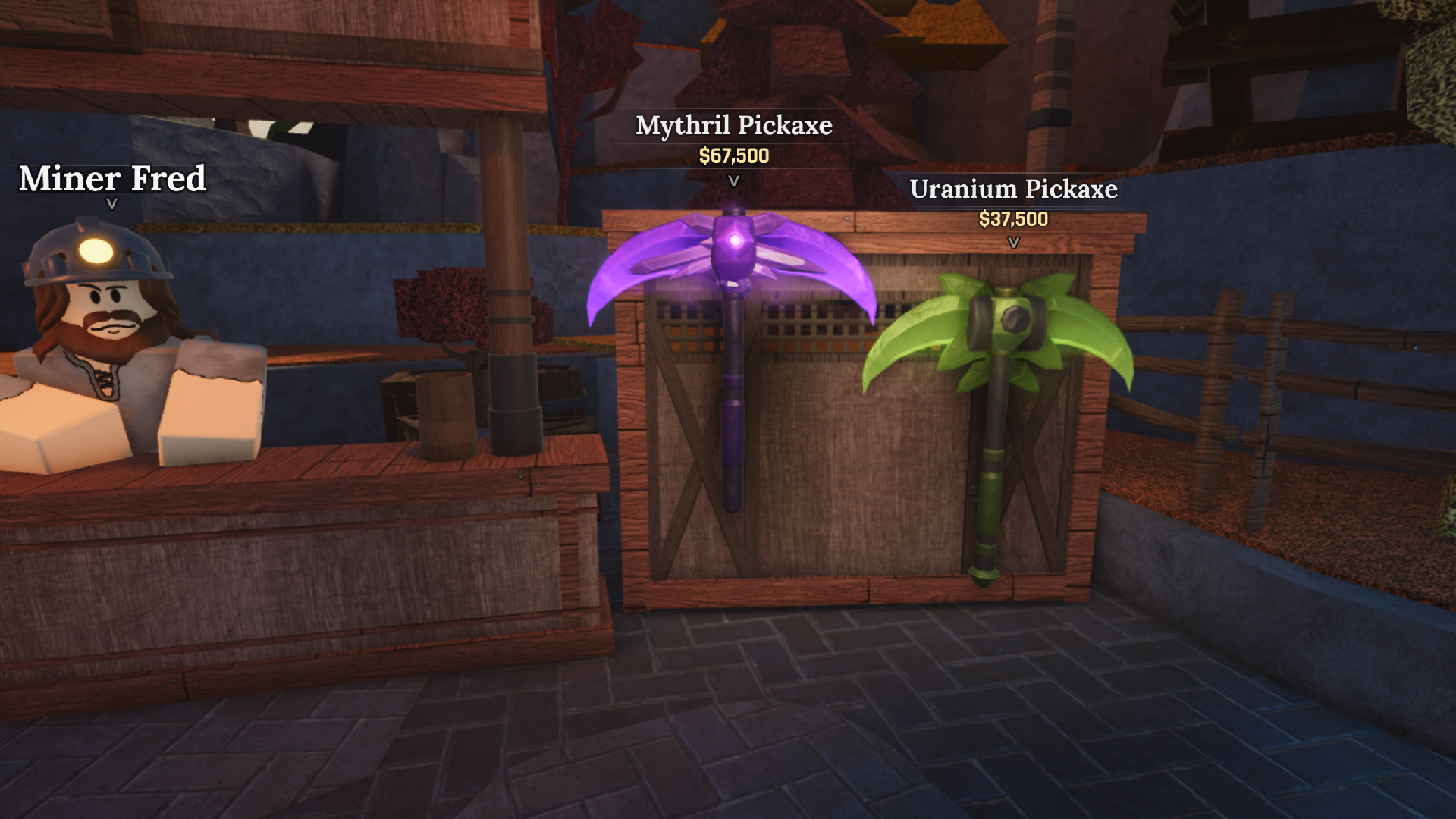Expand the chevron under Mythril Pickaxe price
The height and width of the screenshot is (819, 1456).
click(733, 181)
